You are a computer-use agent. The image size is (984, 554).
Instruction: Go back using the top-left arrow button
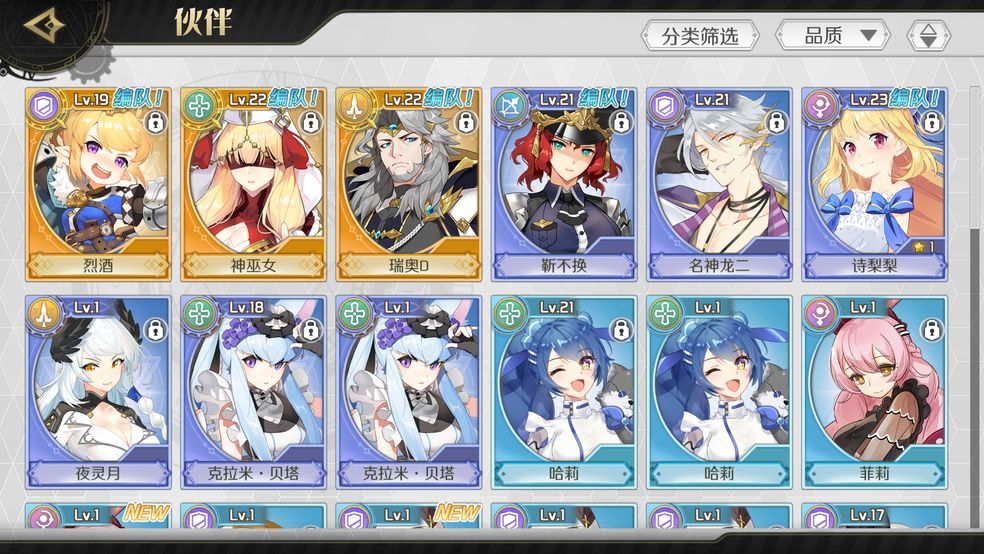click(x=45, y=25)
